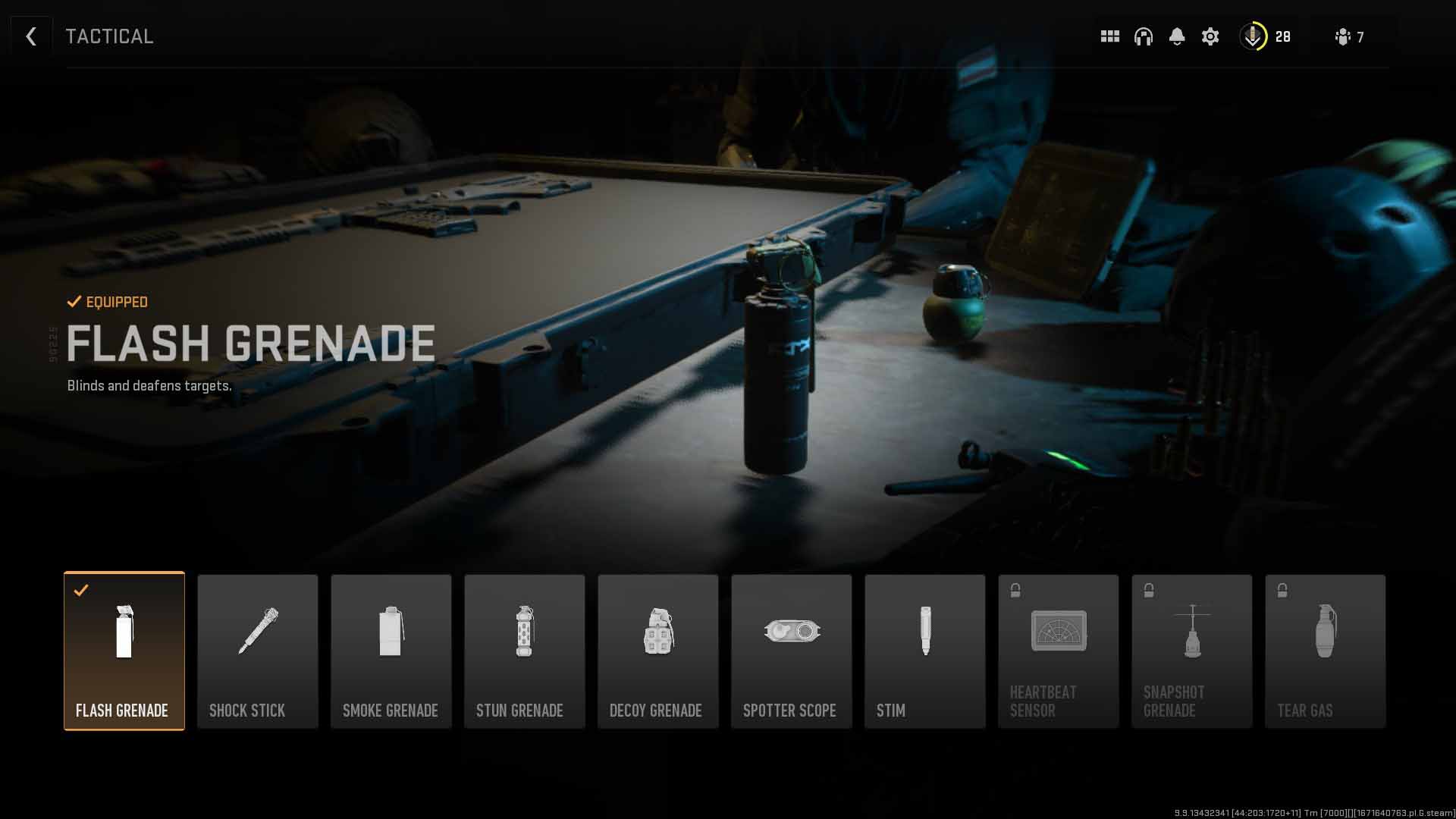The height and width of the screenshot is (819, 1456).
Task: Open the voice chat headset icon
Action: pyautogui.click(x=1143, y=36)
